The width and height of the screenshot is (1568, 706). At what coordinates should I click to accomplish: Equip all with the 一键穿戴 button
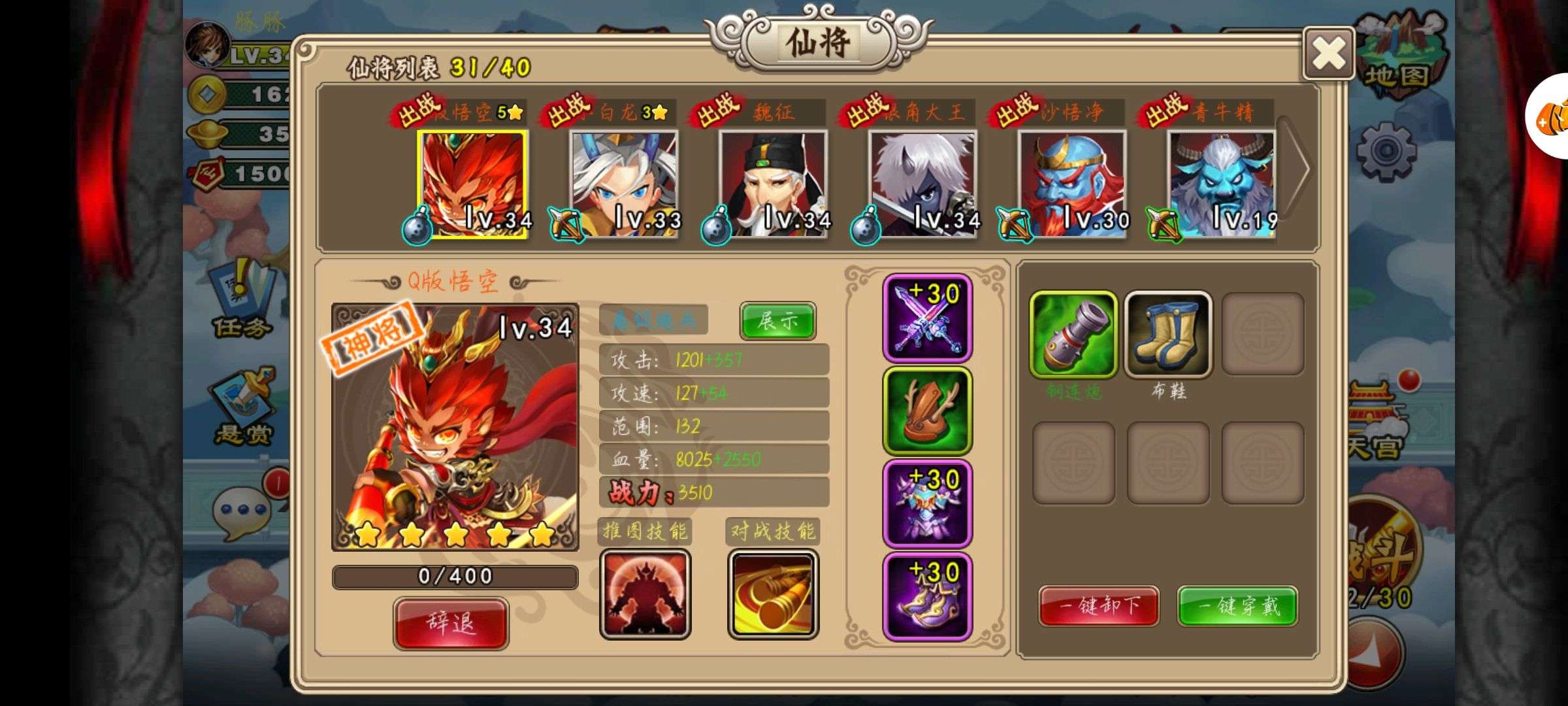1237,606
